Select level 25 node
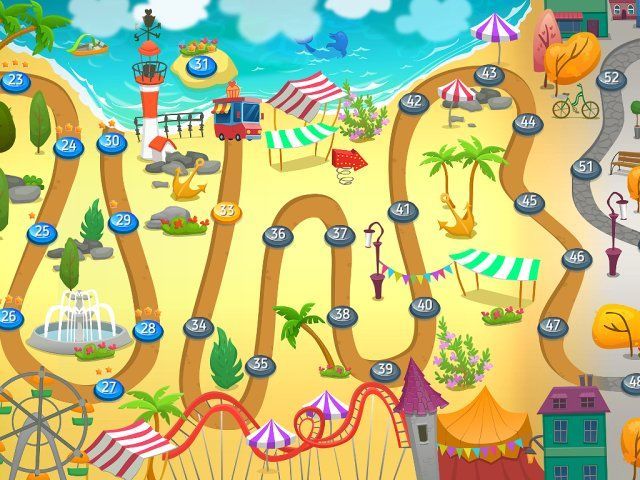The width and height of the screenshot is (640, 480). click(41, 233)
